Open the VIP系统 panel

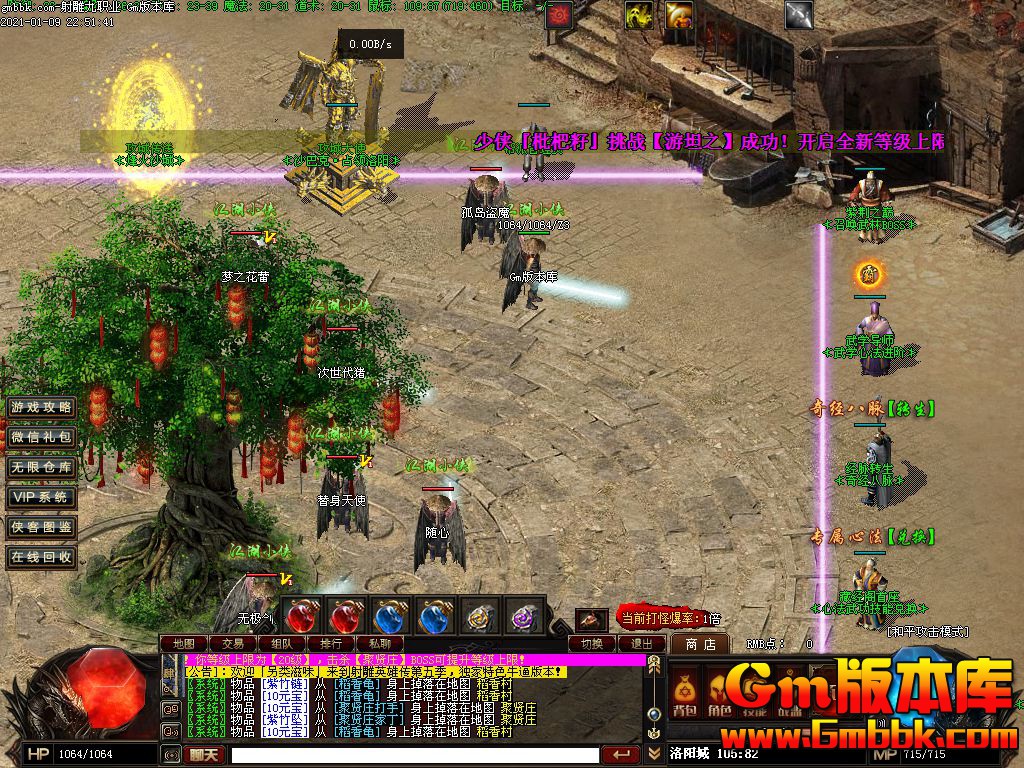(41, 497)
